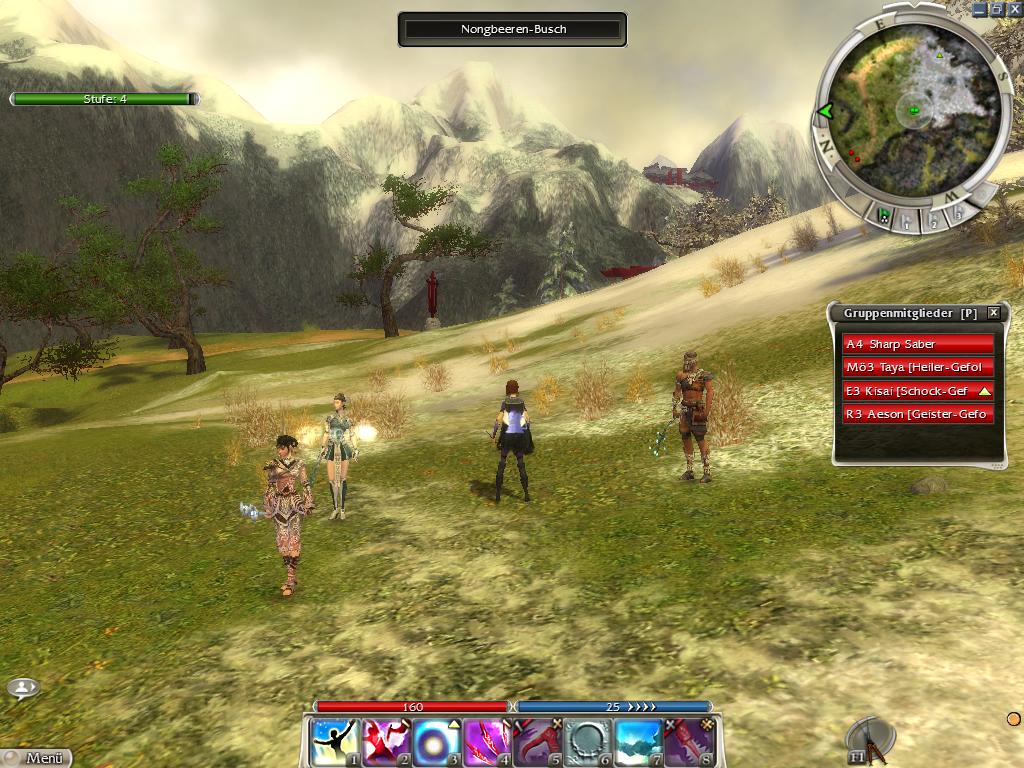
Task: Use skill 2 with the red figure
Action: tap(385, 742)
